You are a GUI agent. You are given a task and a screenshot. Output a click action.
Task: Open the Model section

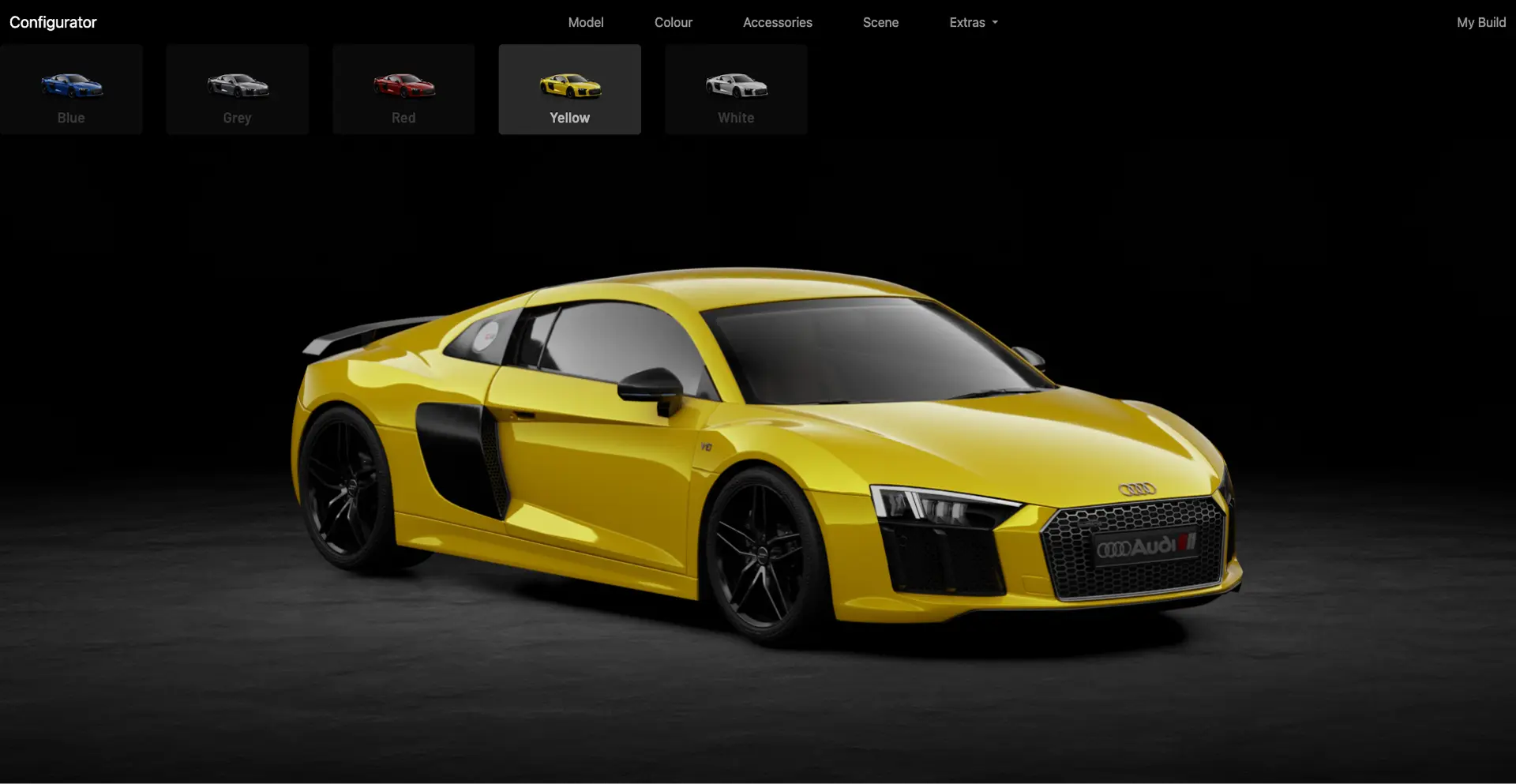[585, 22]
